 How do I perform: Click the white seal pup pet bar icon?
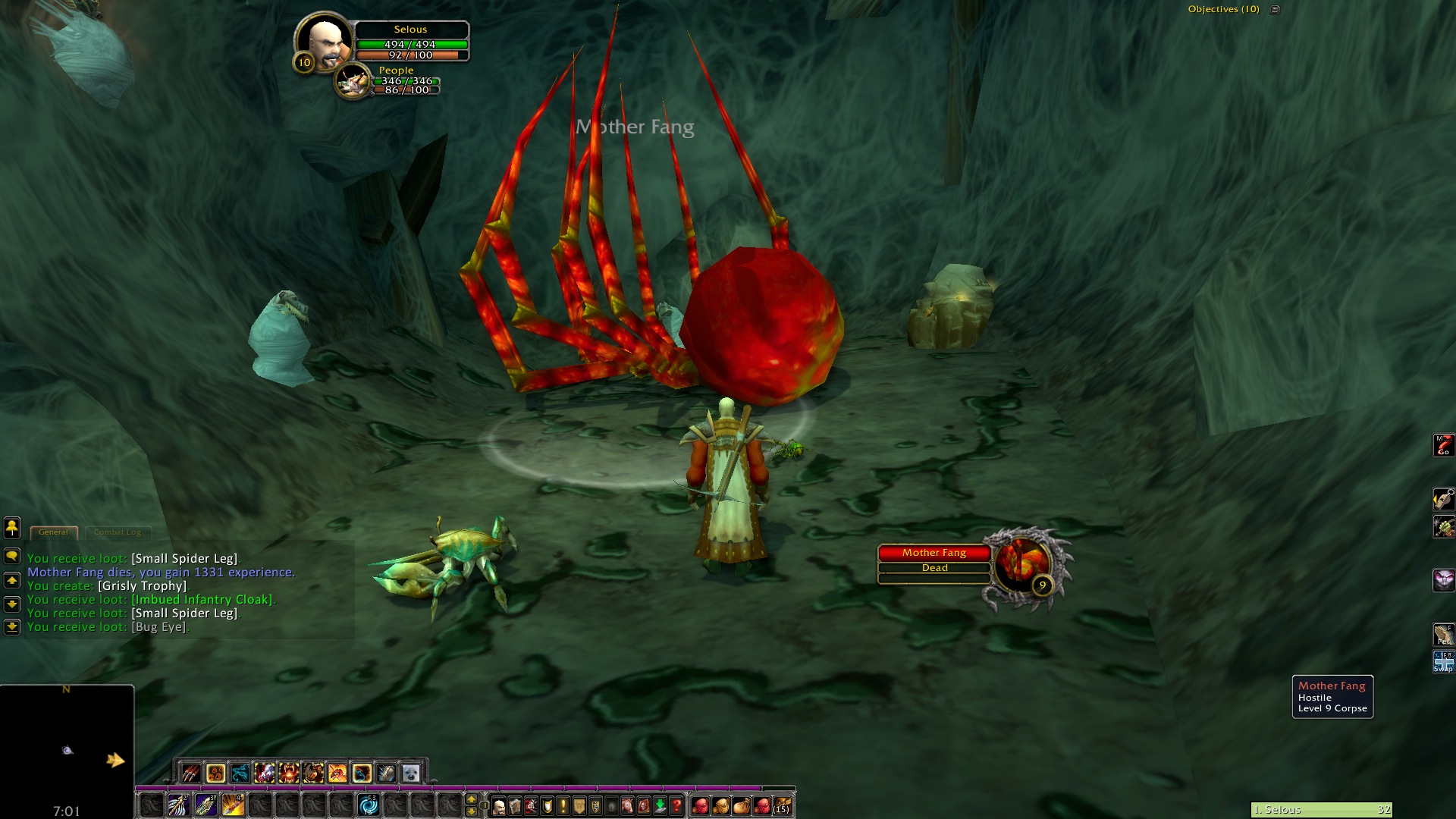coord(410,773)
